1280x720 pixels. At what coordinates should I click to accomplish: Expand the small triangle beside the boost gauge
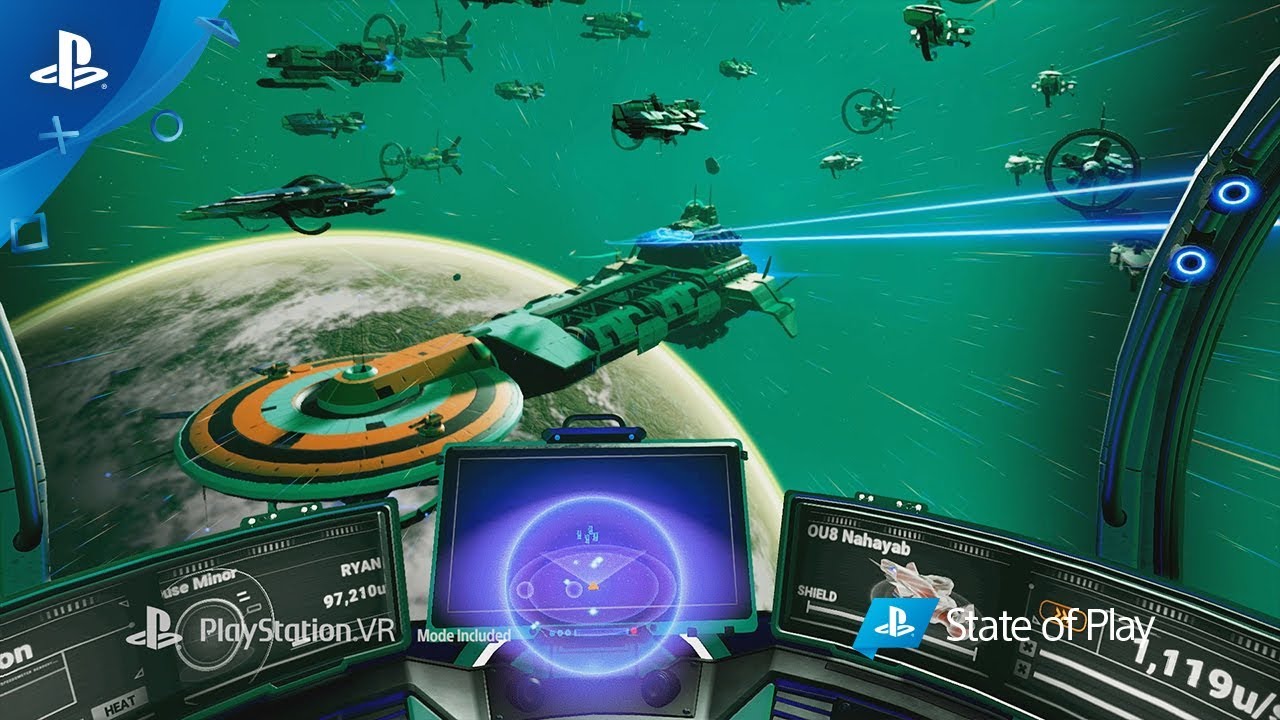click(x=1036, y=620)
